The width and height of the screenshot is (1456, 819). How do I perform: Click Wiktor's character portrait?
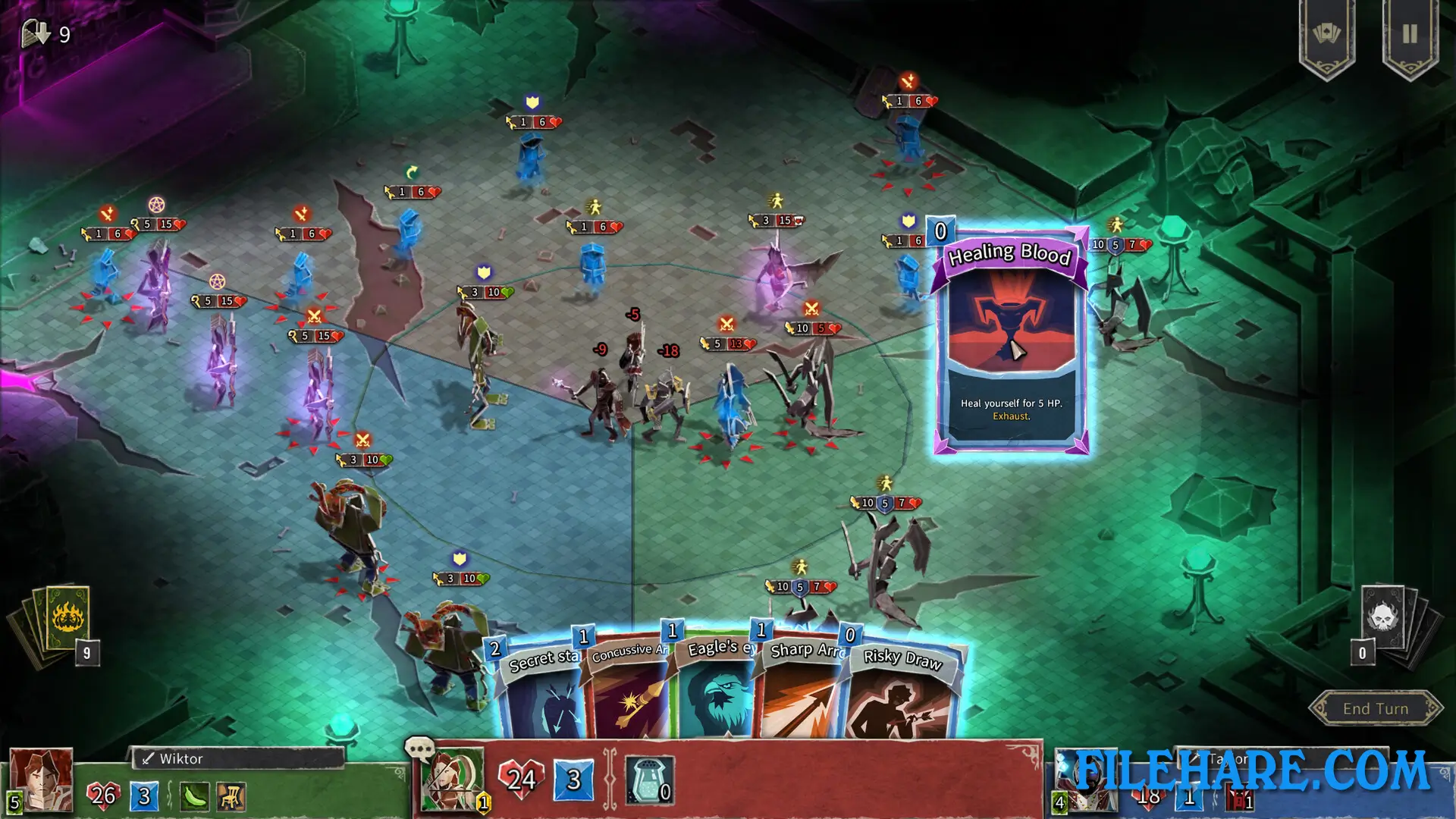(42, 777)
